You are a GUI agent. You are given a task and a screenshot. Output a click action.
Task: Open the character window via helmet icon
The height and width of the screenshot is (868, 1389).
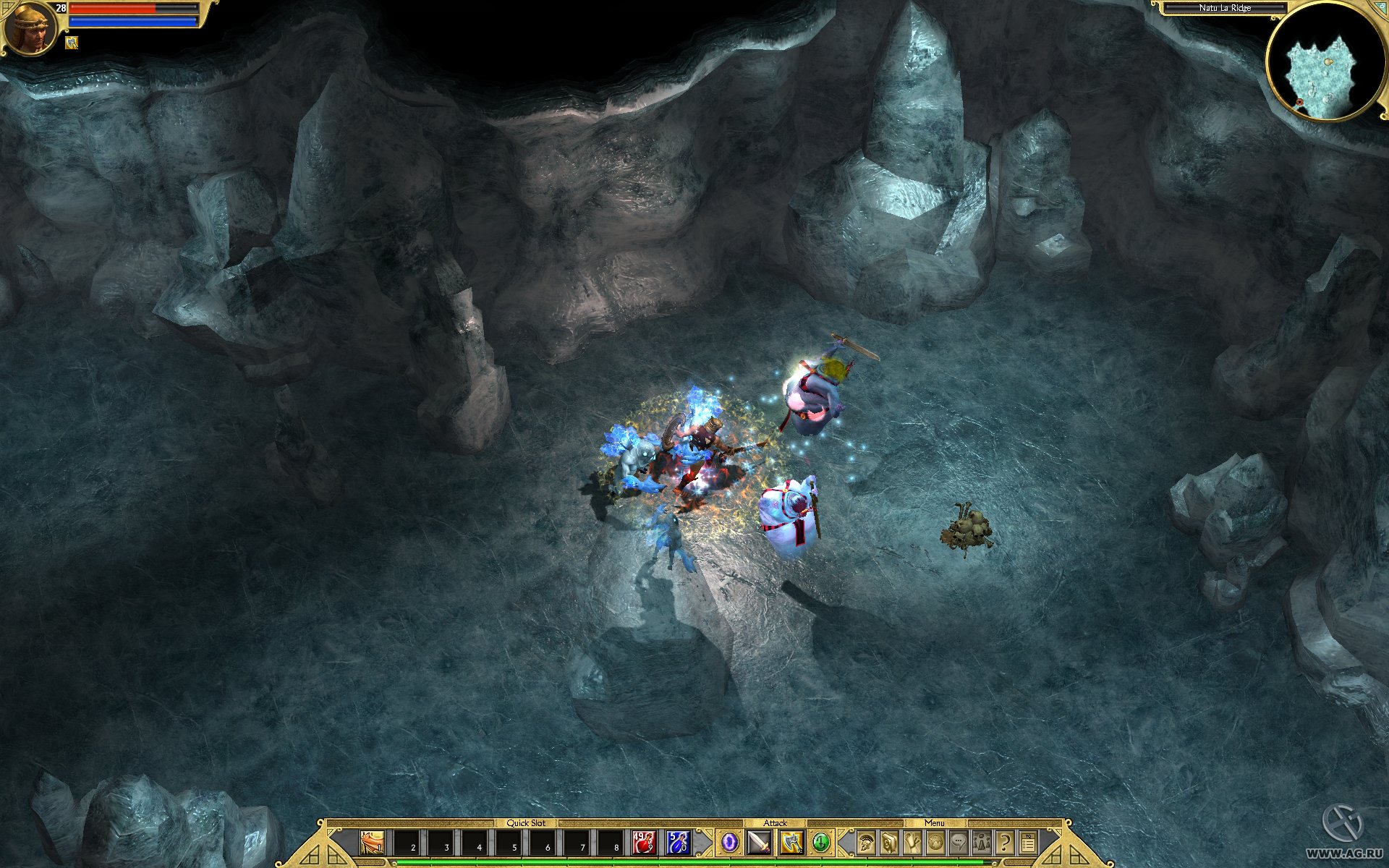click(866, 843)
